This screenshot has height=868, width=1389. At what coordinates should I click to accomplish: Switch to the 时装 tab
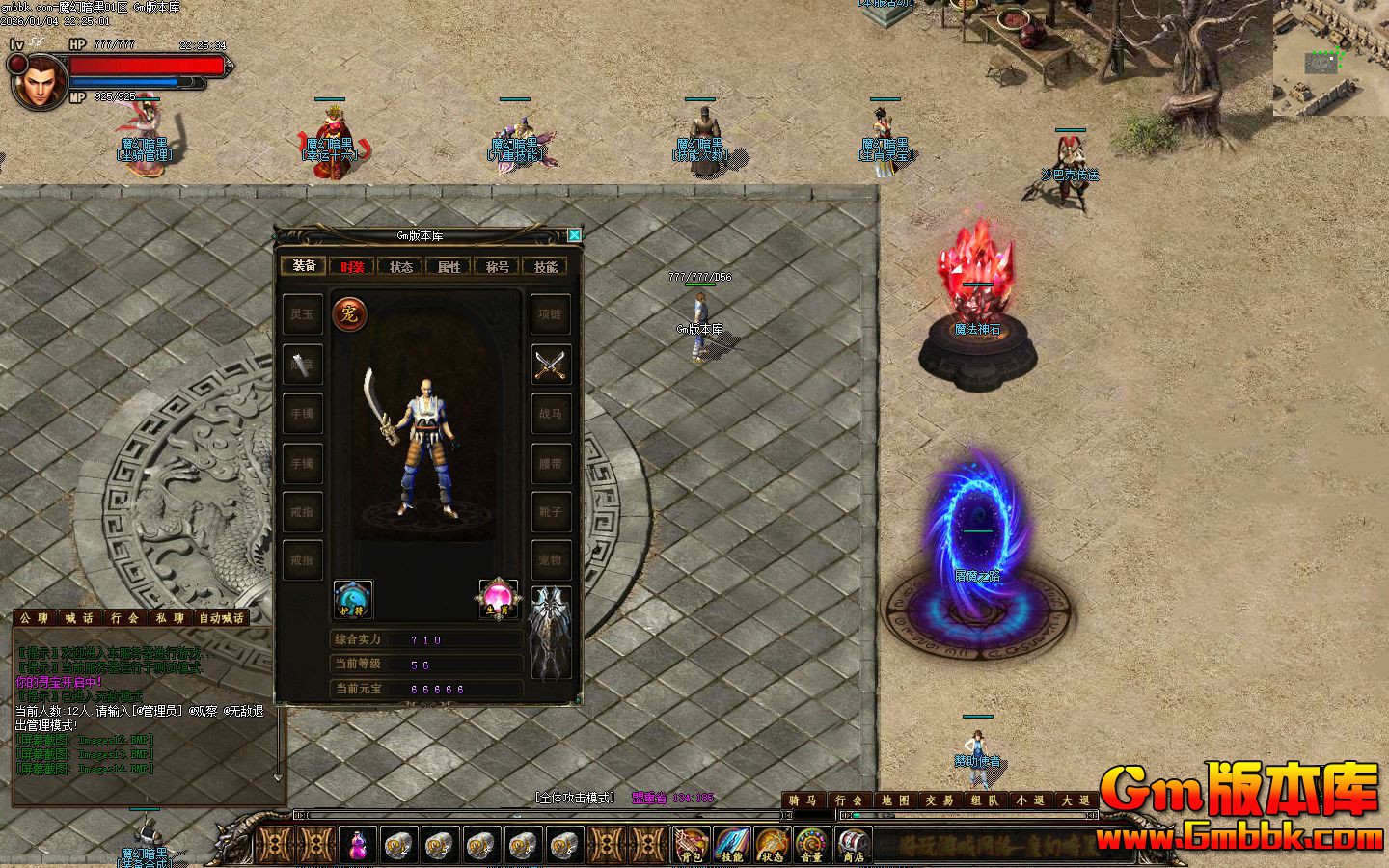pyautogui.click(x=352, y=266)
